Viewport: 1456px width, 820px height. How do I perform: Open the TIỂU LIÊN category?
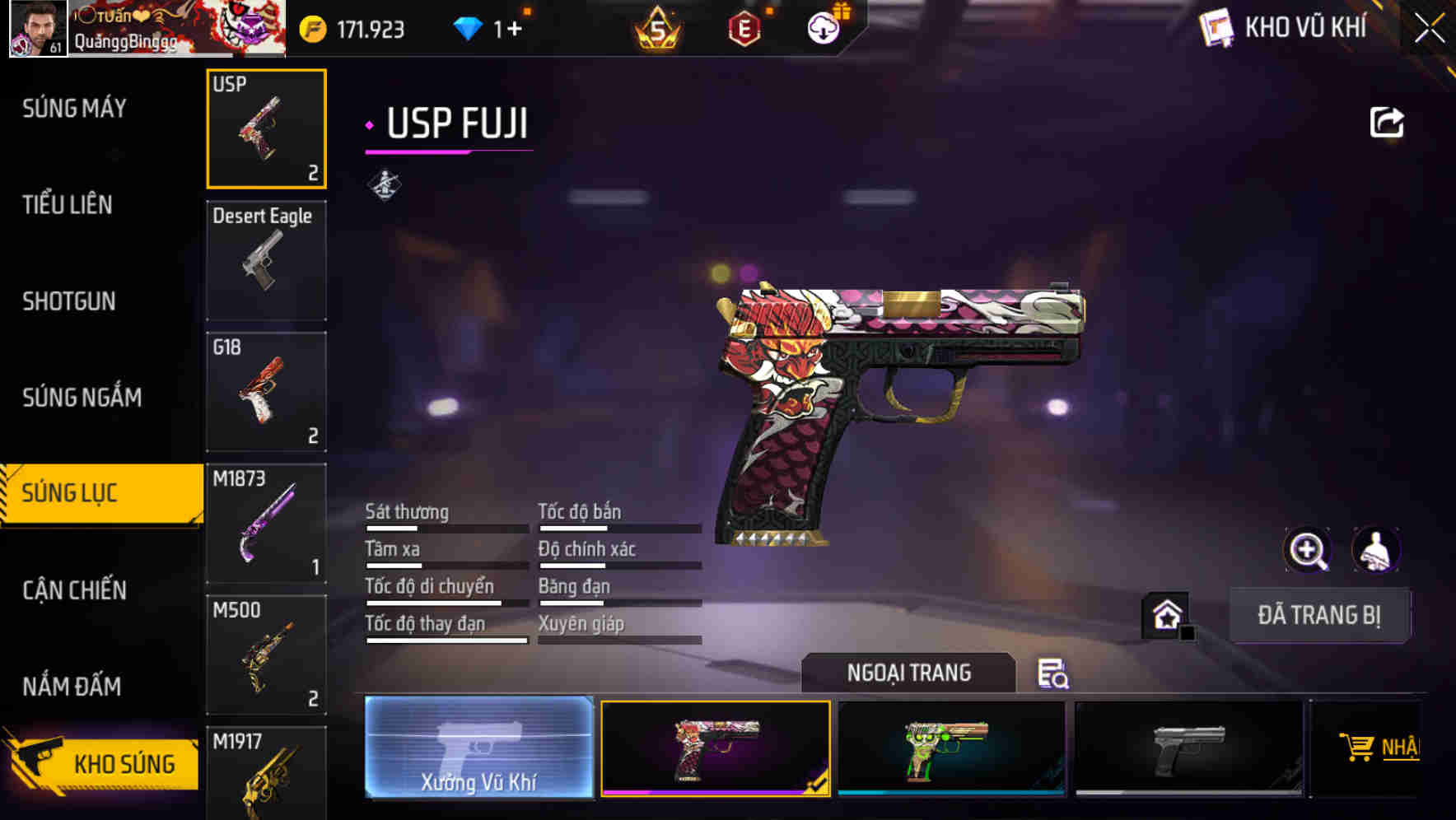click(70, 205)
